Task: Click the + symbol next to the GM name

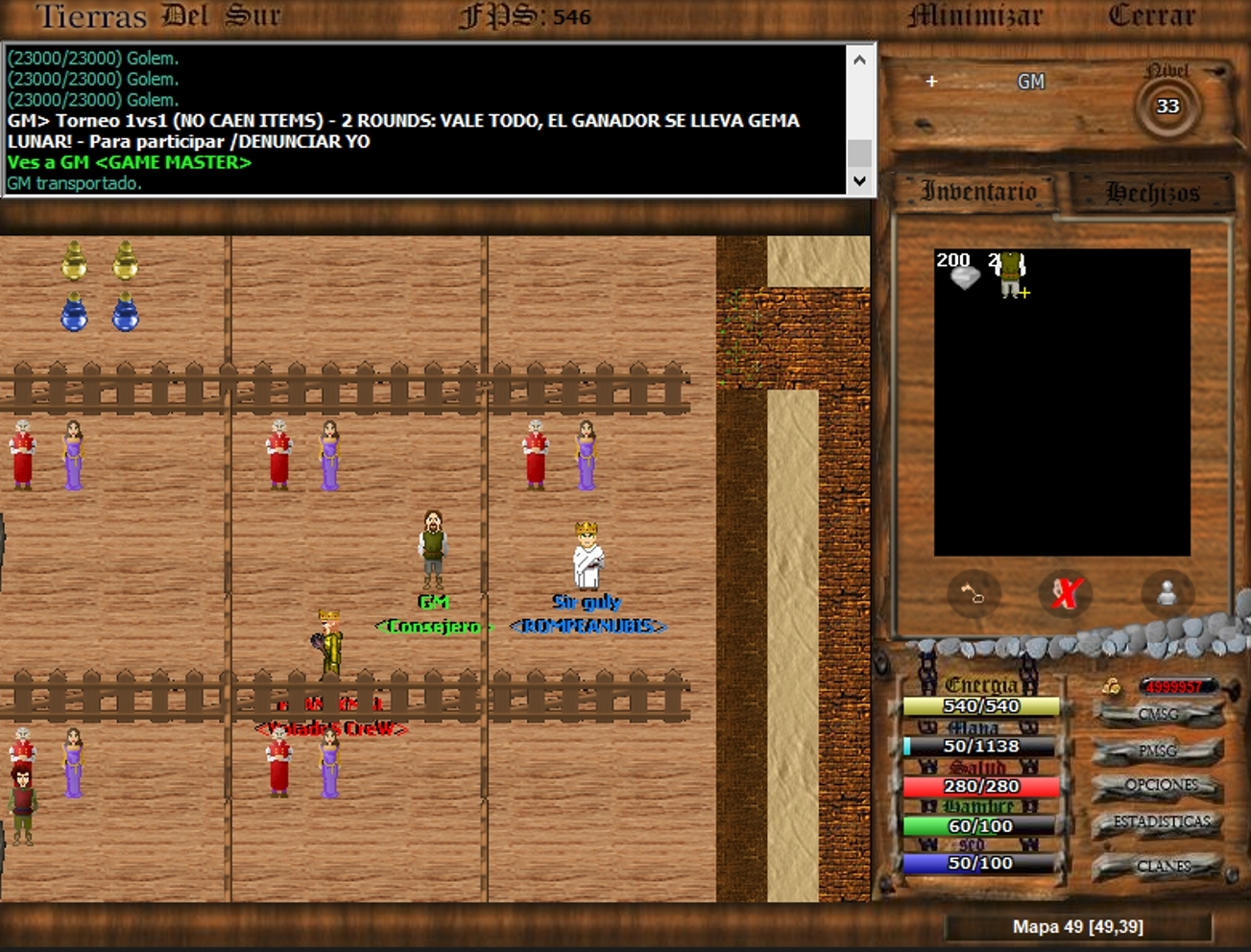Action: tap(929, 83)
